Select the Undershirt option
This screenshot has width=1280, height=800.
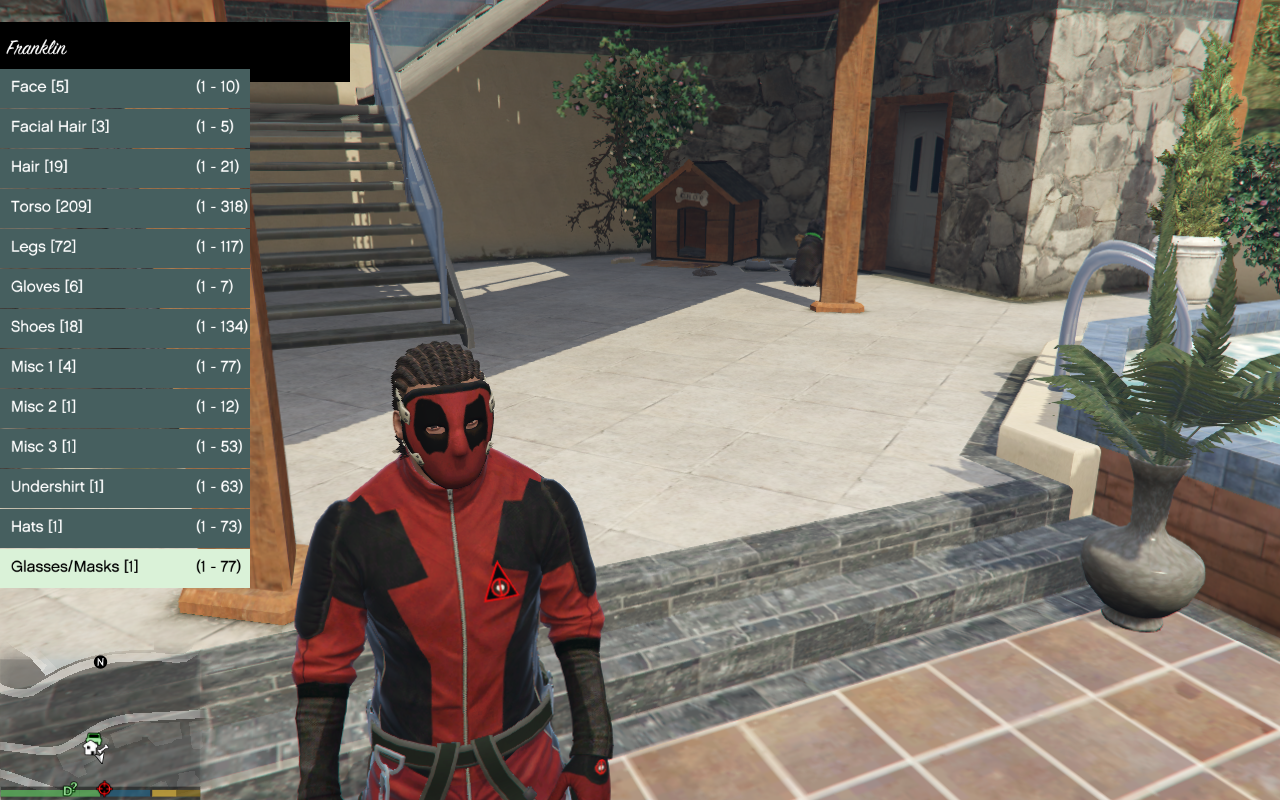(125, 487)
